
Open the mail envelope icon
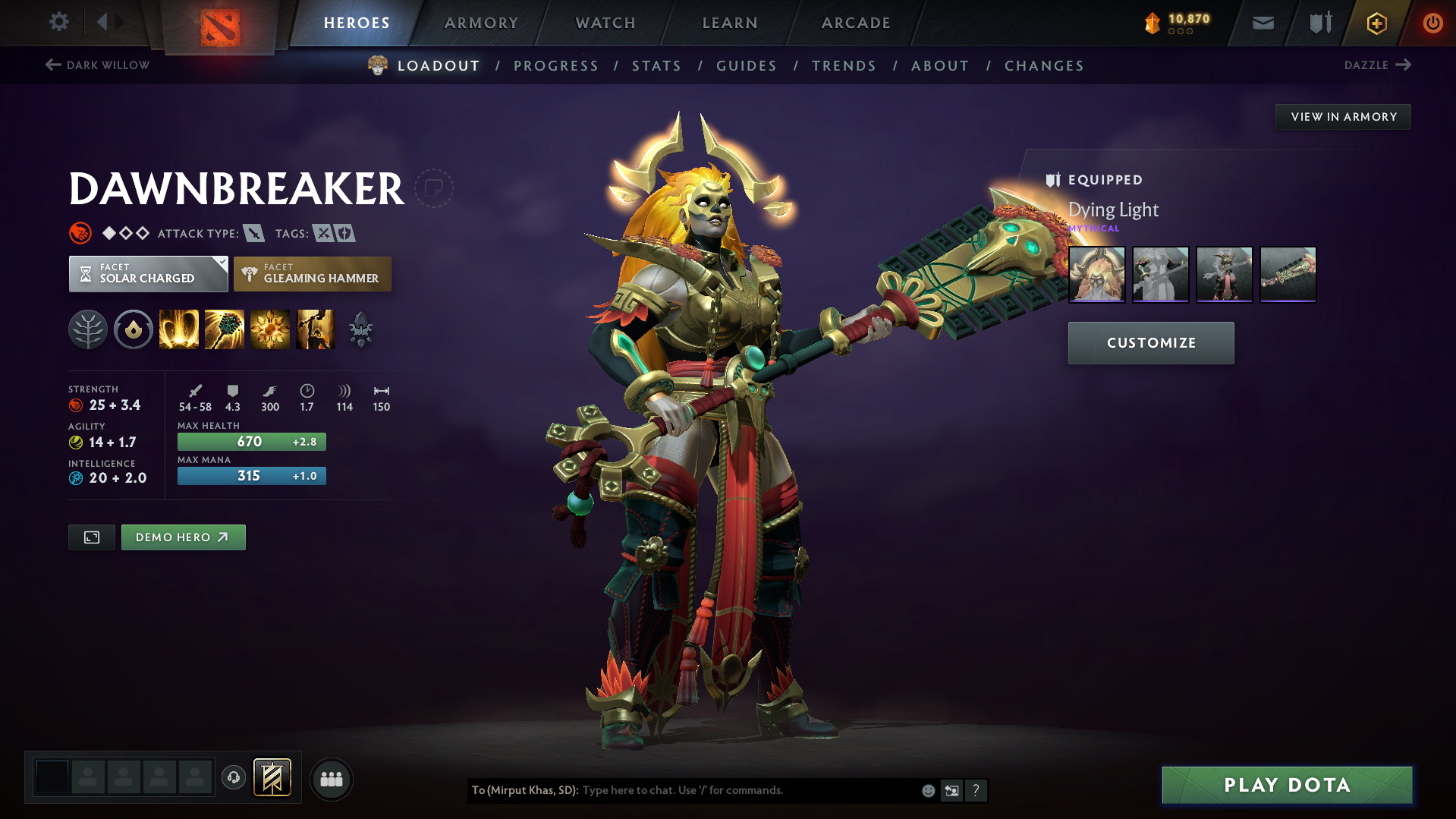coord(1262,22)
